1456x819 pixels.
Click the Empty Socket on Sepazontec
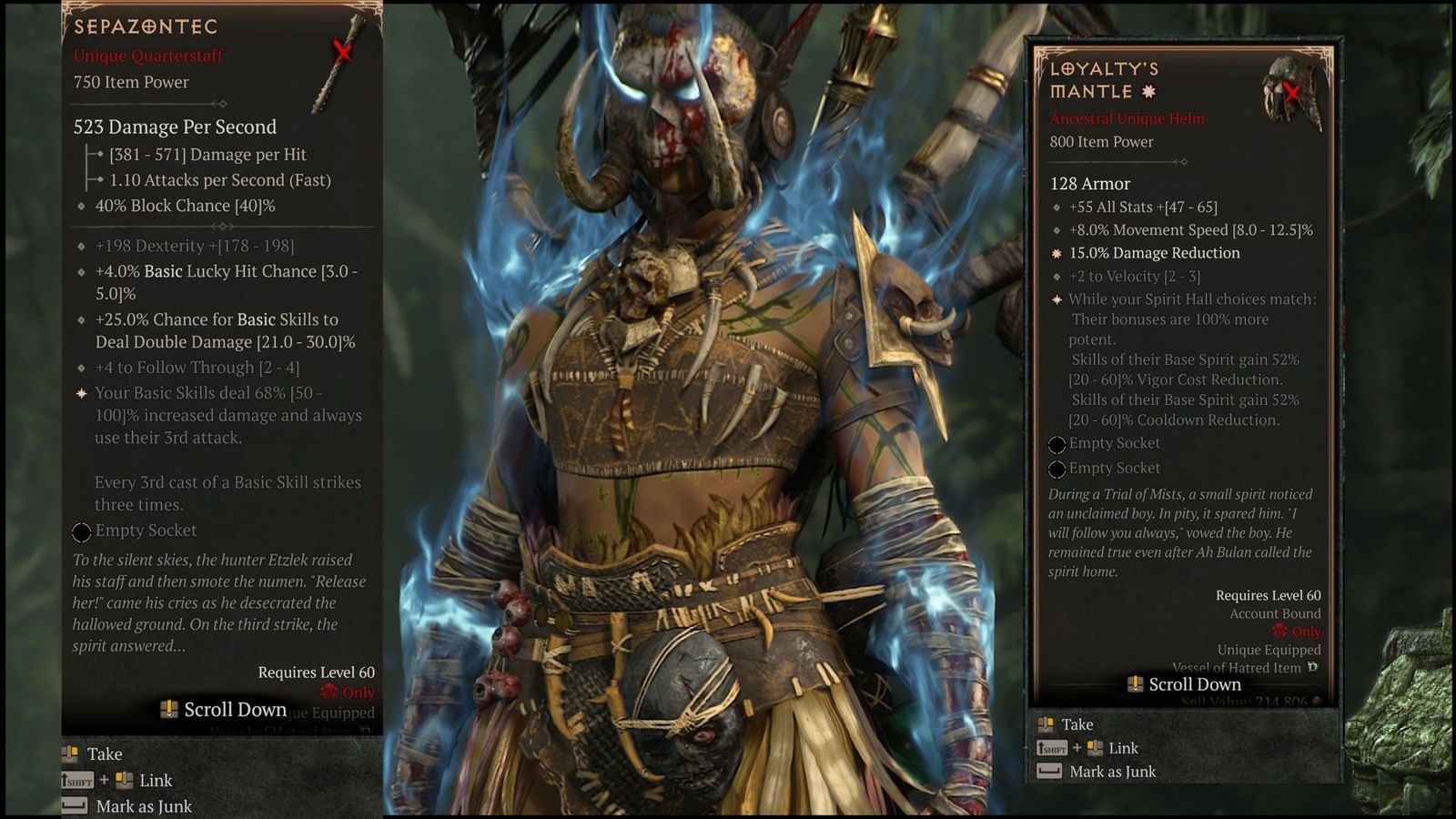click(84, 531)
